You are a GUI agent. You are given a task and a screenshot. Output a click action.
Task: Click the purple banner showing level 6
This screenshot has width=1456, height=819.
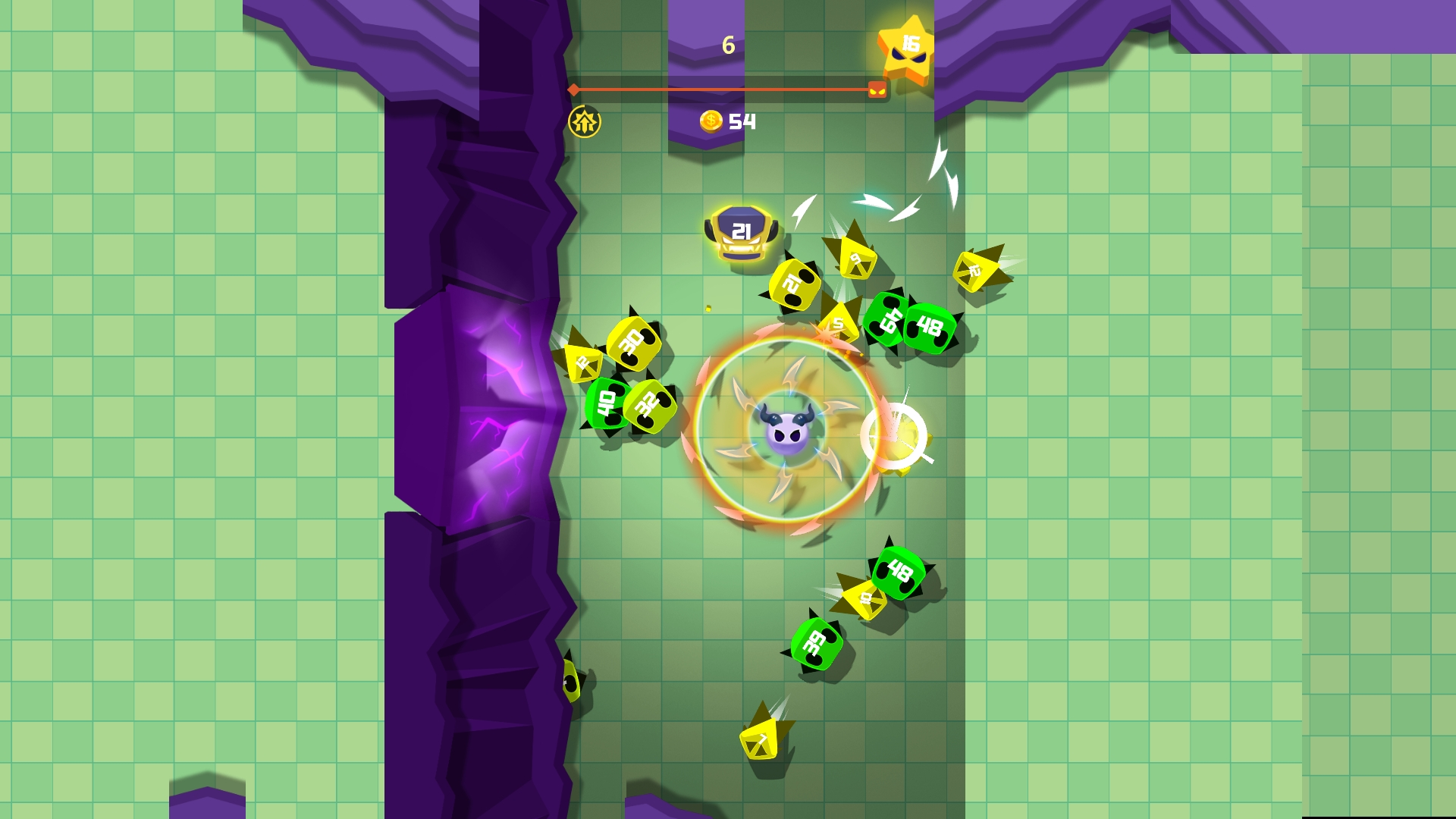click(728, 45)
